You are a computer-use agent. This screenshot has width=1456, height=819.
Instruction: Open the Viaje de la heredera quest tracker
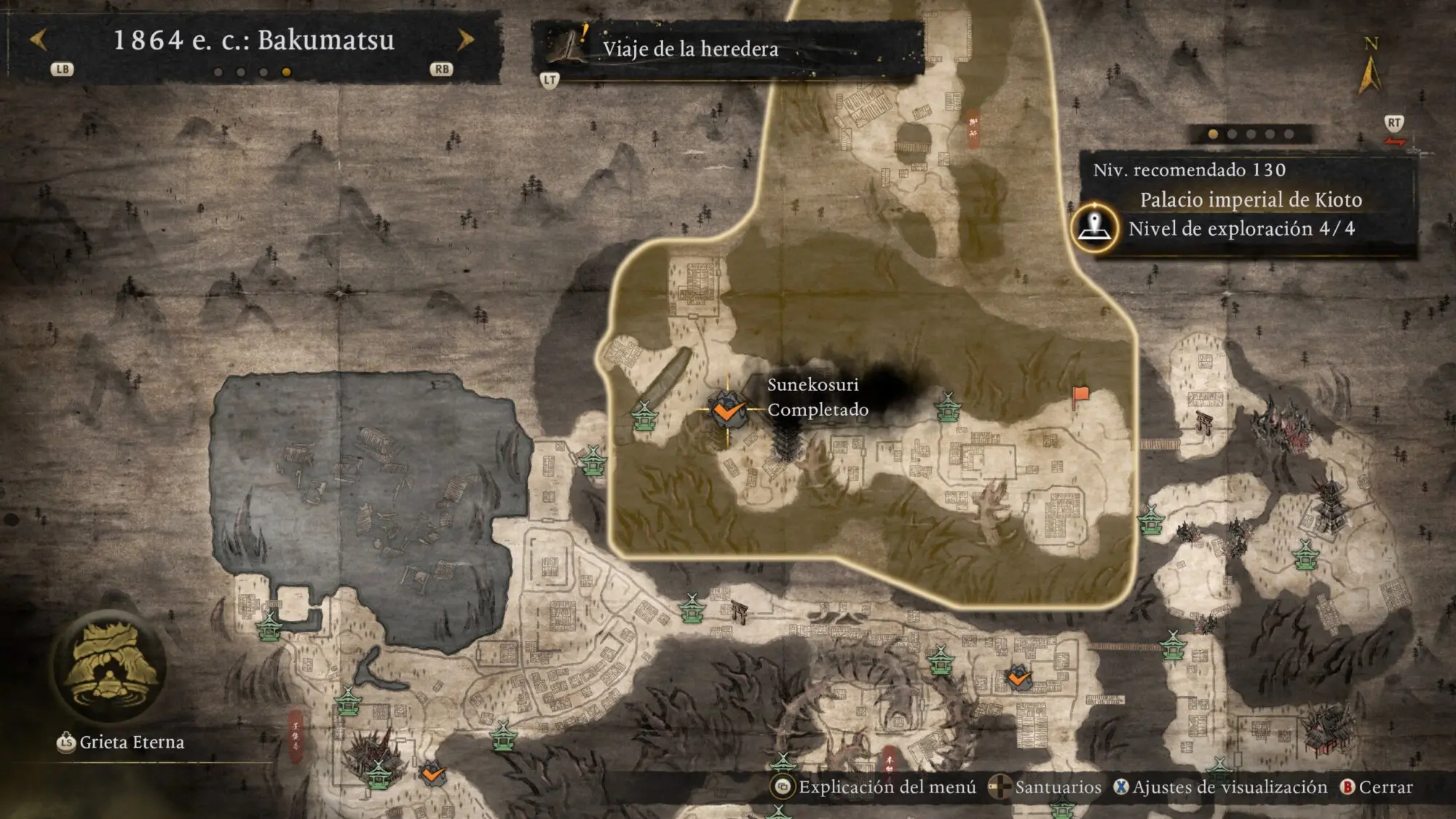689,49
